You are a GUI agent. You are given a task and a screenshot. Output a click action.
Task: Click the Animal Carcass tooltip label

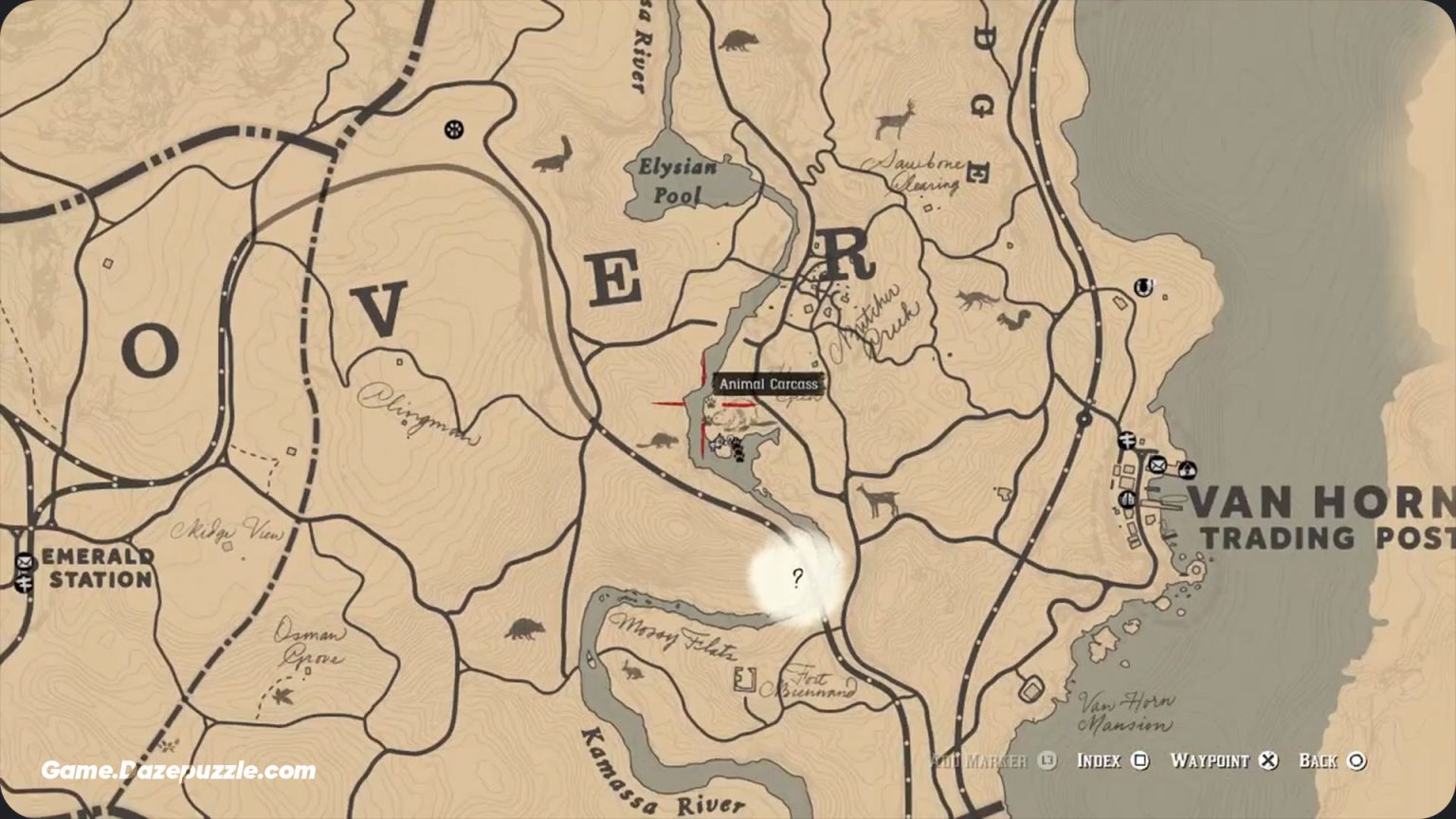[769, 383]
